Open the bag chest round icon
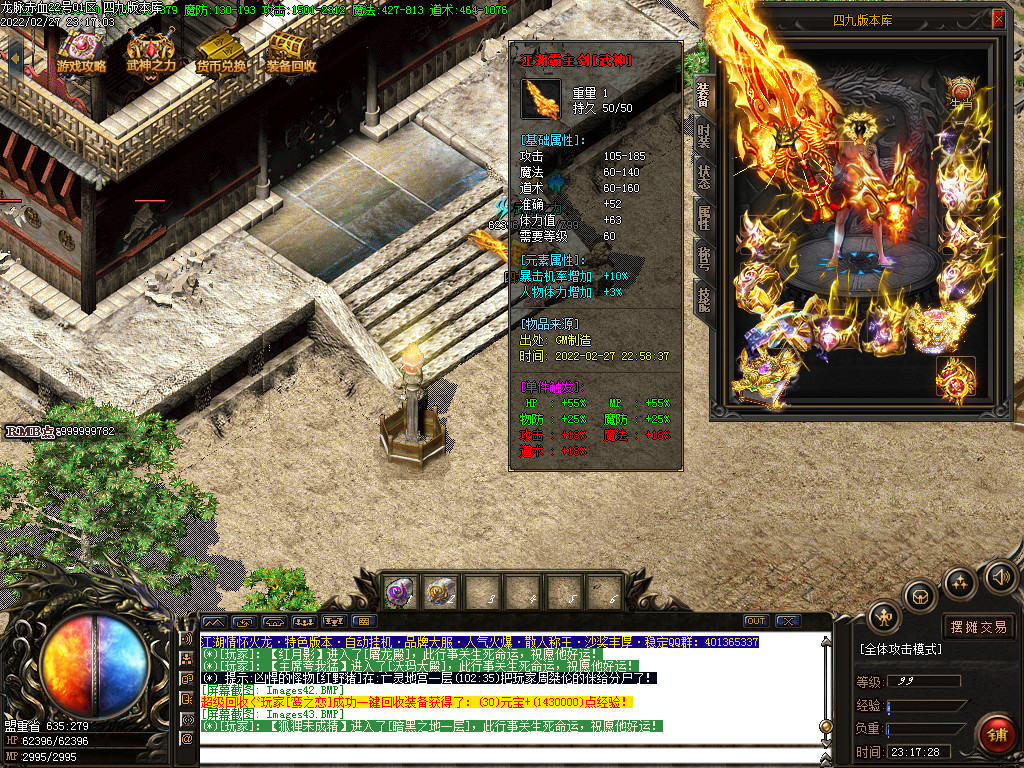 [919, 596]
